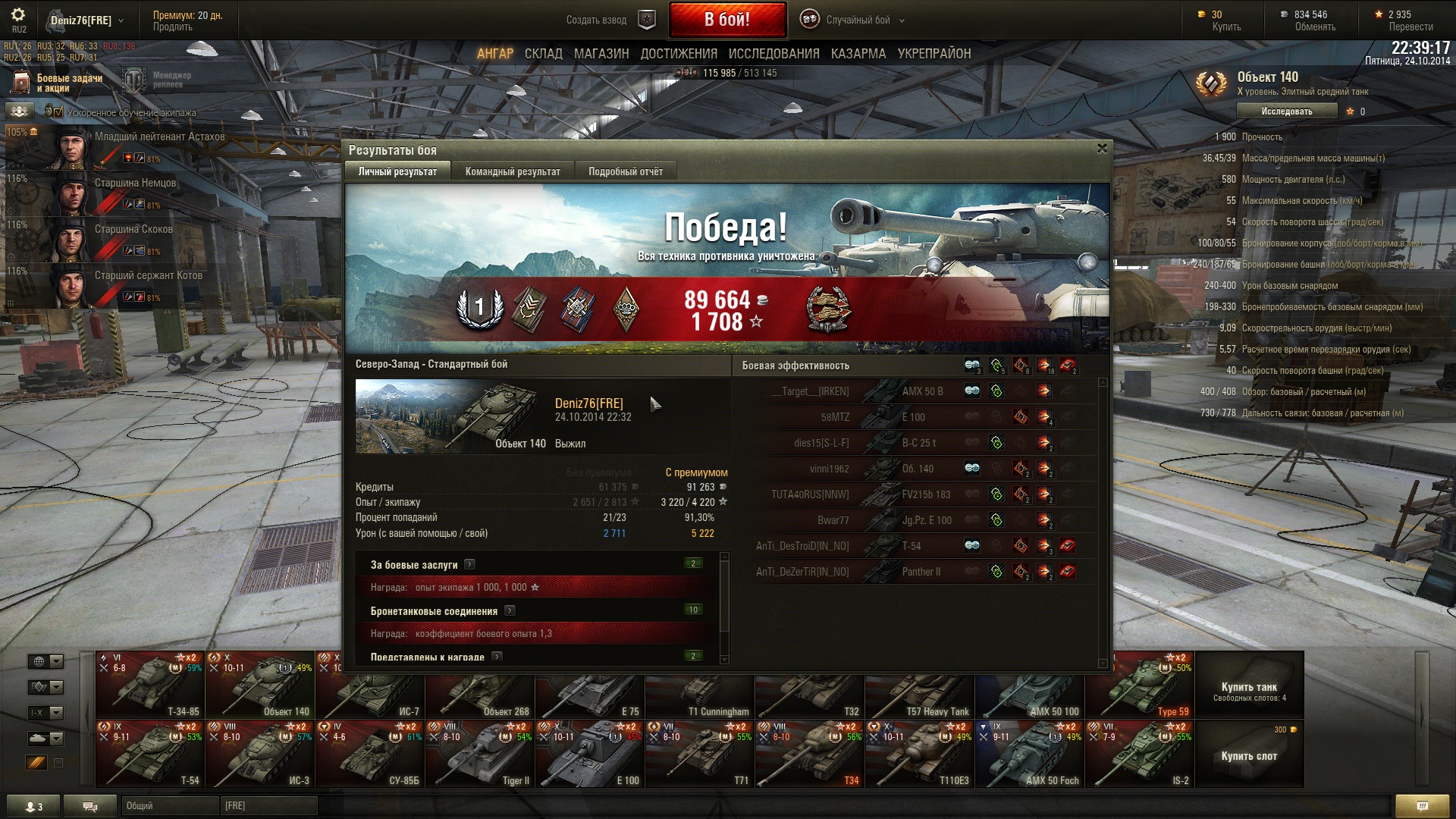Open the СКЛАД menu
Image resolution: width=1456 pixels, height=819 pixels.
(x=543, y=54)
